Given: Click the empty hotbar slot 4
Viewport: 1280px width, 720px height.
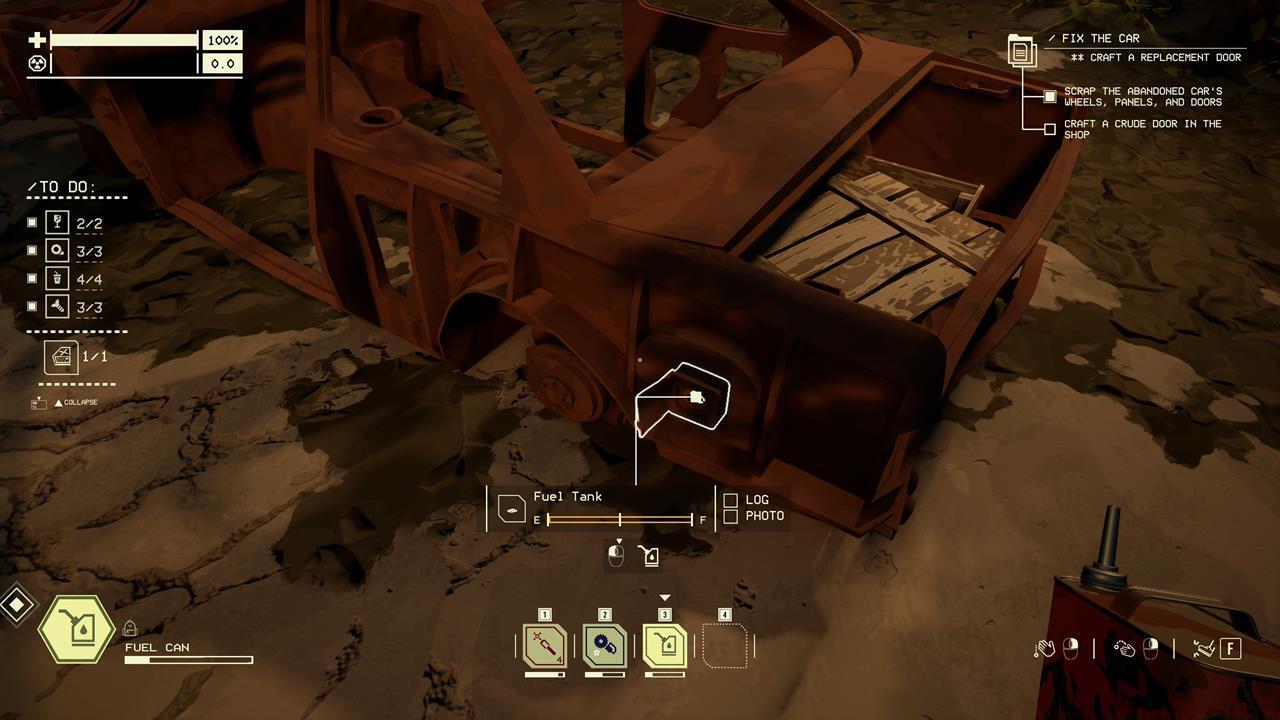Looking at the screenshot, I should tap(724, 645).
